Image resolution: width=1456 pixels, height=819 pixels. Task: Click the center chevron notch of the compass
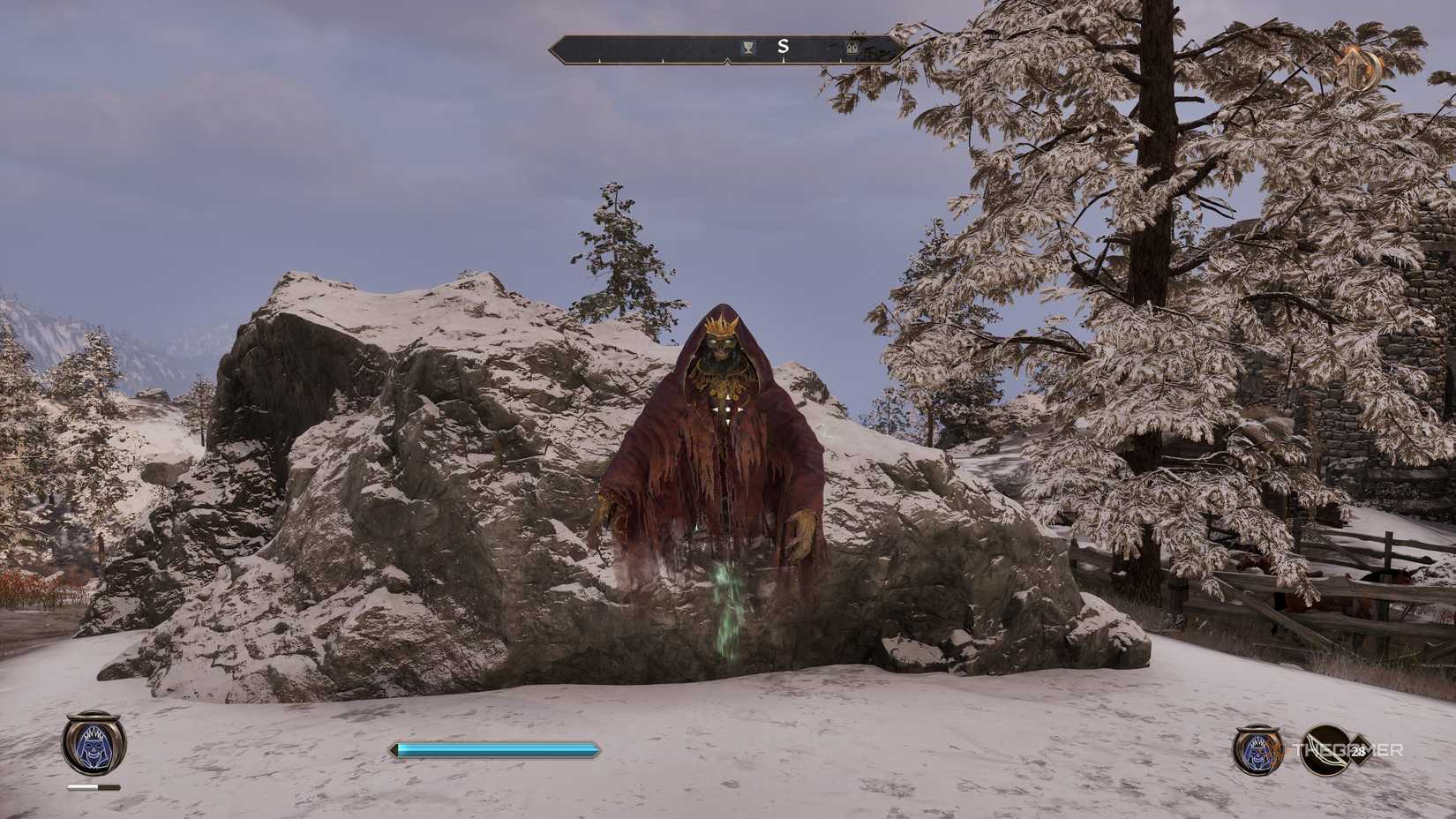pos(727,62)
